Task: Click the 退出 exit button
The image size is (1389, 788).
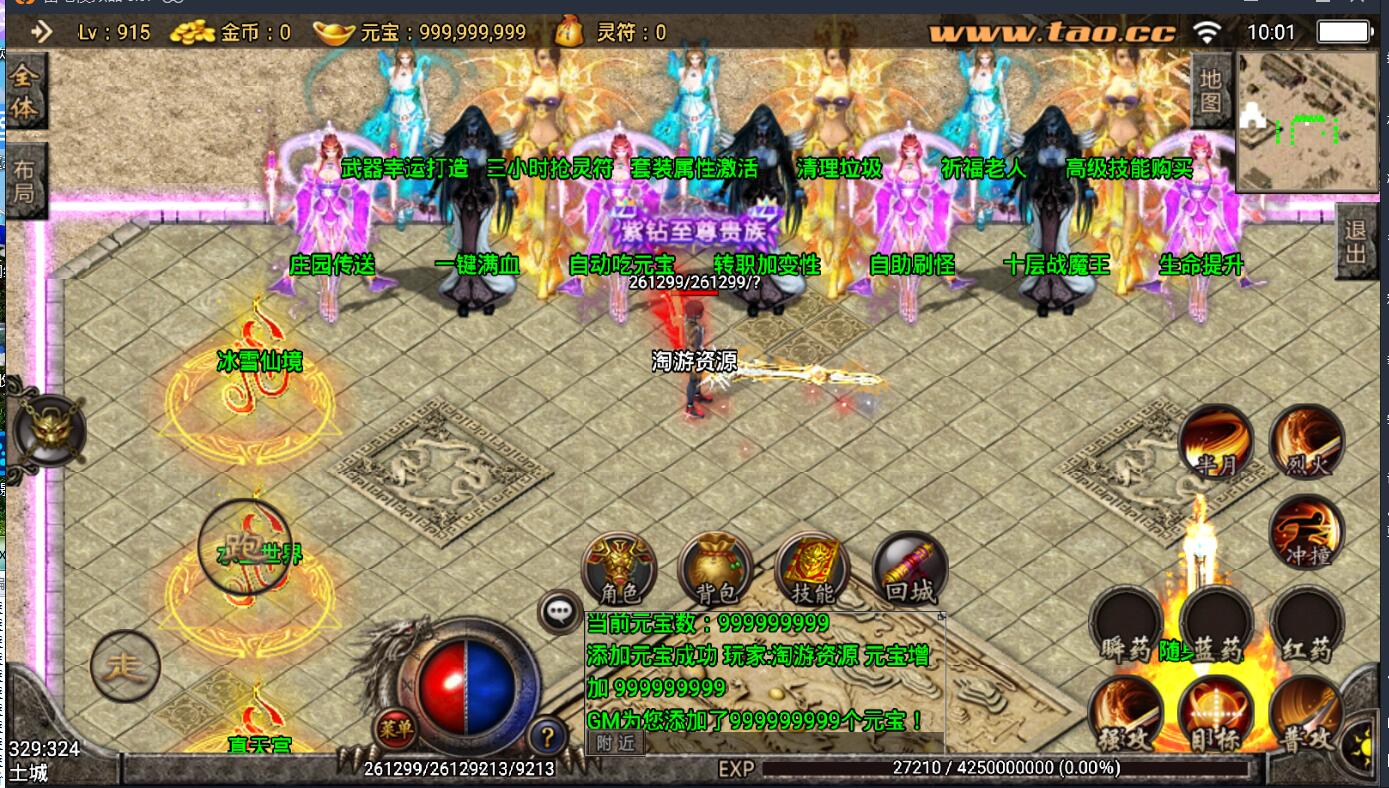Action: pyautogui.click(x=1355, y=241)
